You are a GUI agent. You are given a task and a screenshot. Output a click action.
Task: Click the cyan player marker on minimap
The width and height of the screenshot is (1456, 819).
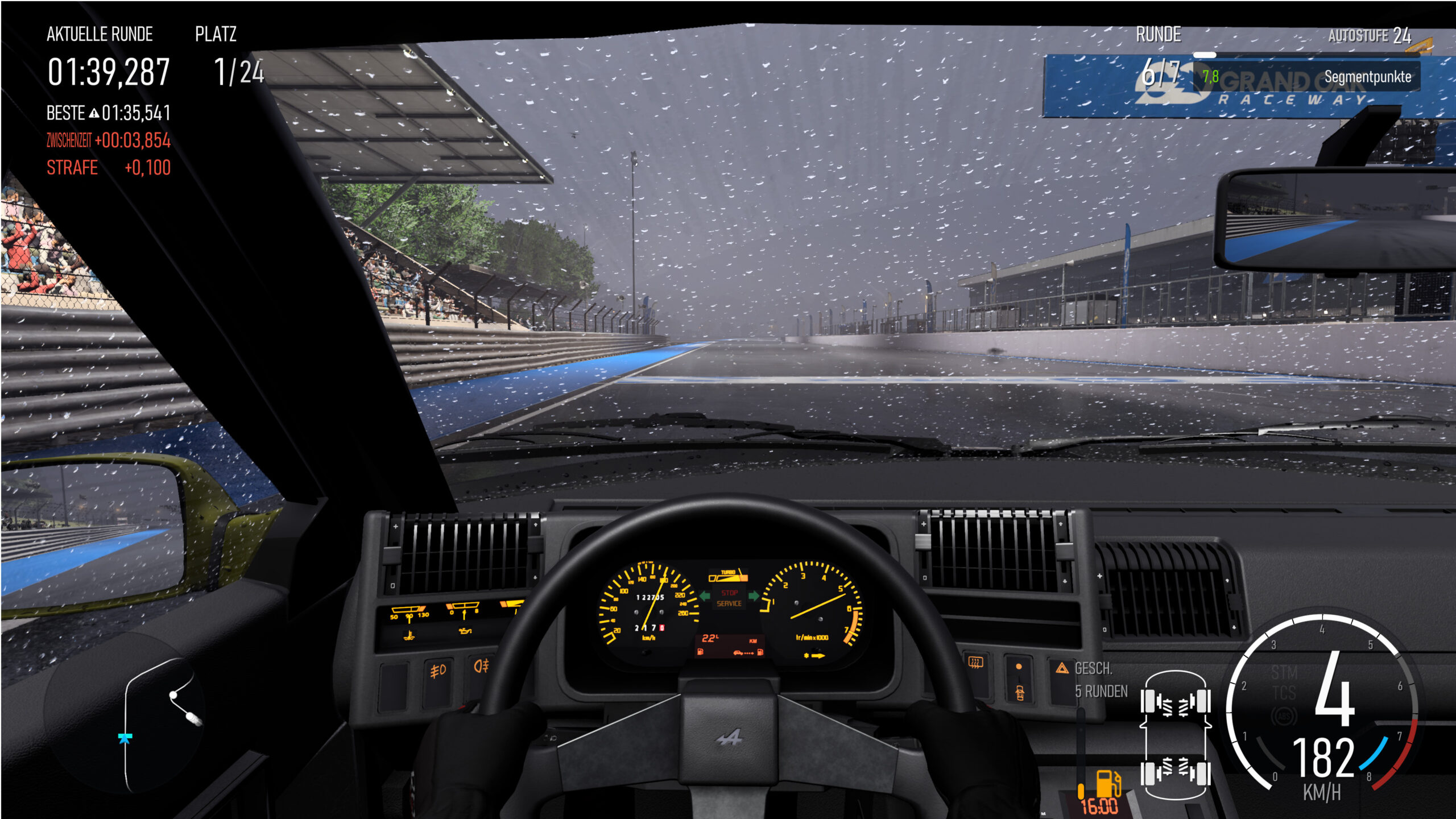pos(125,738)
